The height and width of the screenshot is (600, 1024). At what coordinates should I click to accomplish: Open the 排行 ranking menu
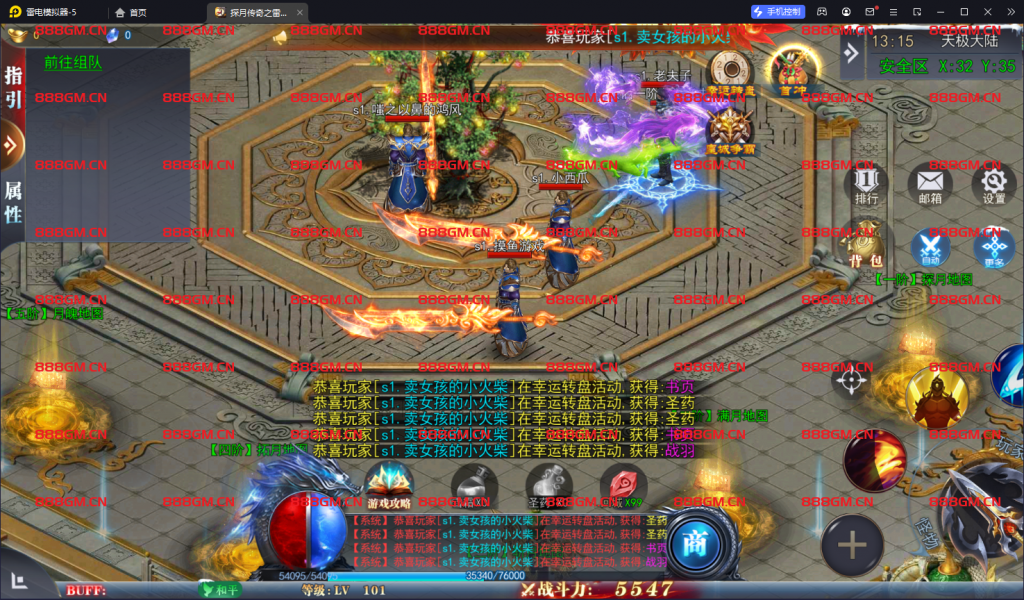click(x=866, y=184)
